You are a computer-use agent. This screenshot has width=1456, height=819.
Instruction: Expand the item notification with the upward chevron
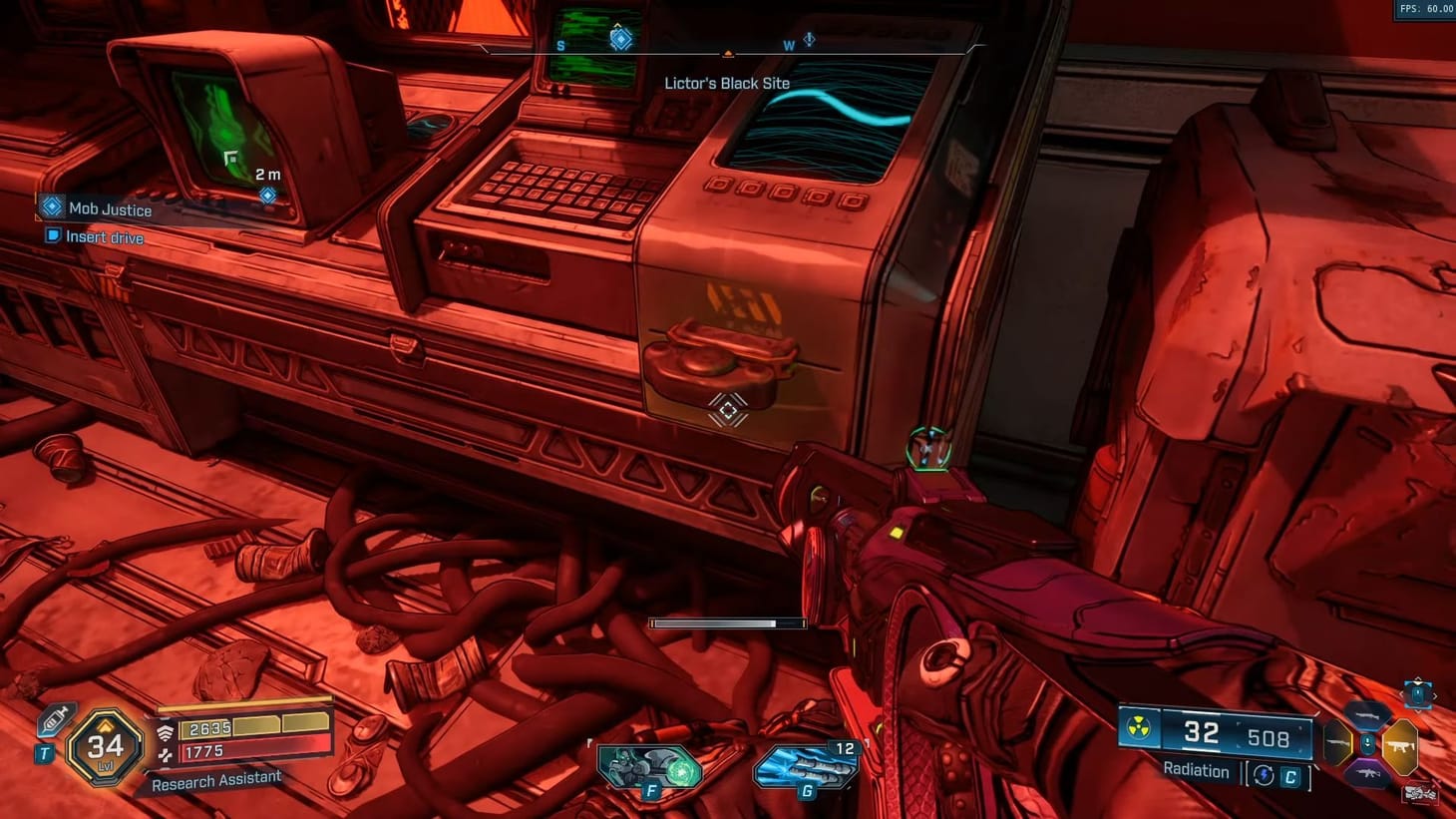pos(1417,679)
